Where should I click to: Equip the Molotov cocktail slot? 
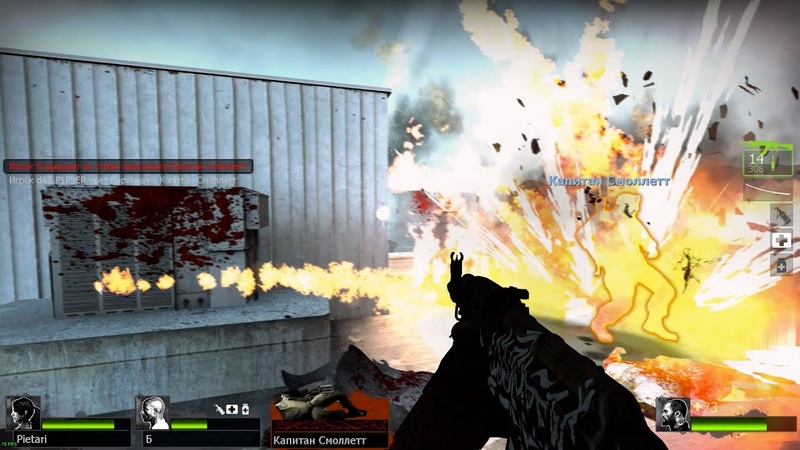click(780, 215)
